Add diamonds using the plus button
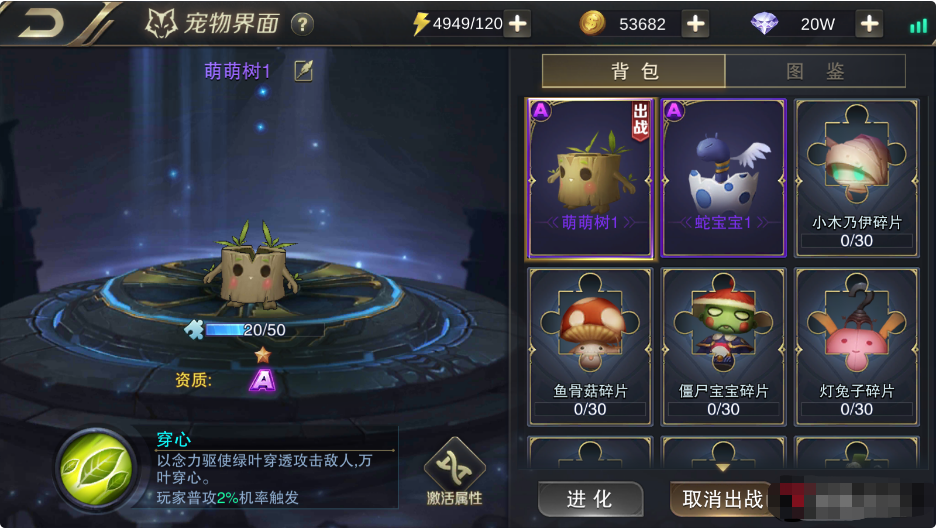The width and height of the screenshot is (936, 528). pos(869,24)
